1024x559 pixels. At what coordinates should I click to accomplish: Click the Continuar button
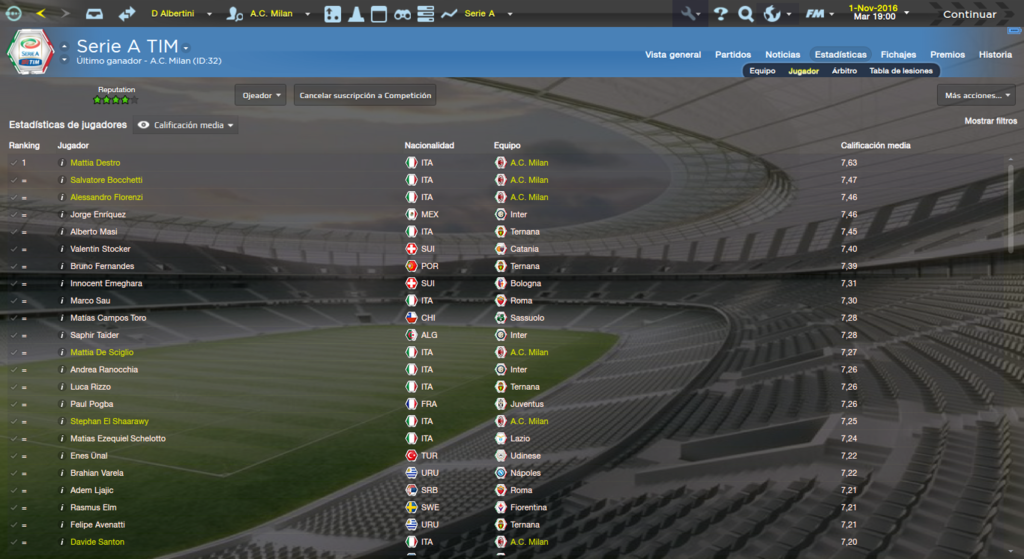pos(969,14)
